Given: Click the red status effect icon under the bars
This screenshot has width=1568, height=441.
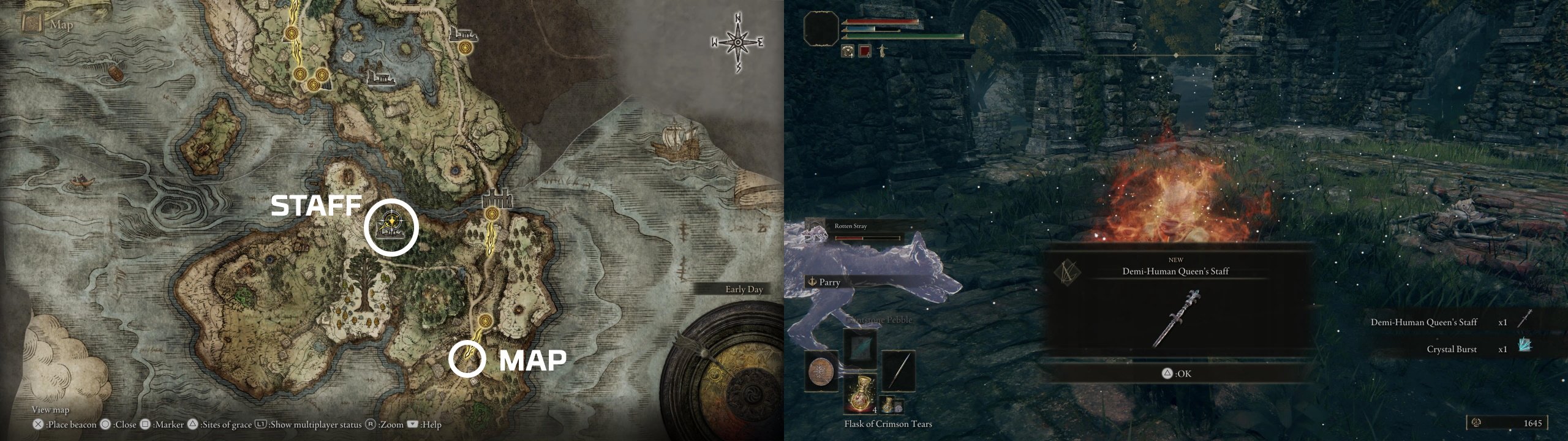Looking at the screenshot, I should (x=864, y=51).
